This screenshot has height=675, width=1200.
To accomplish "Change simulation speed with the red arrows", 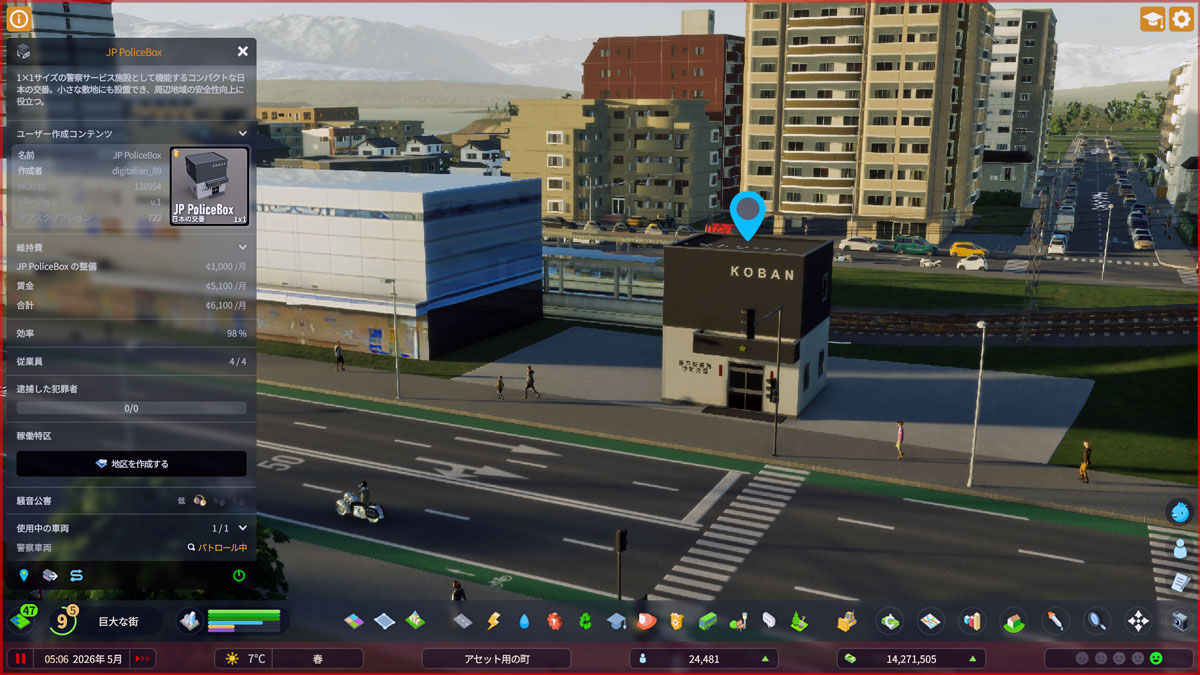I will (x=142, y=659).
